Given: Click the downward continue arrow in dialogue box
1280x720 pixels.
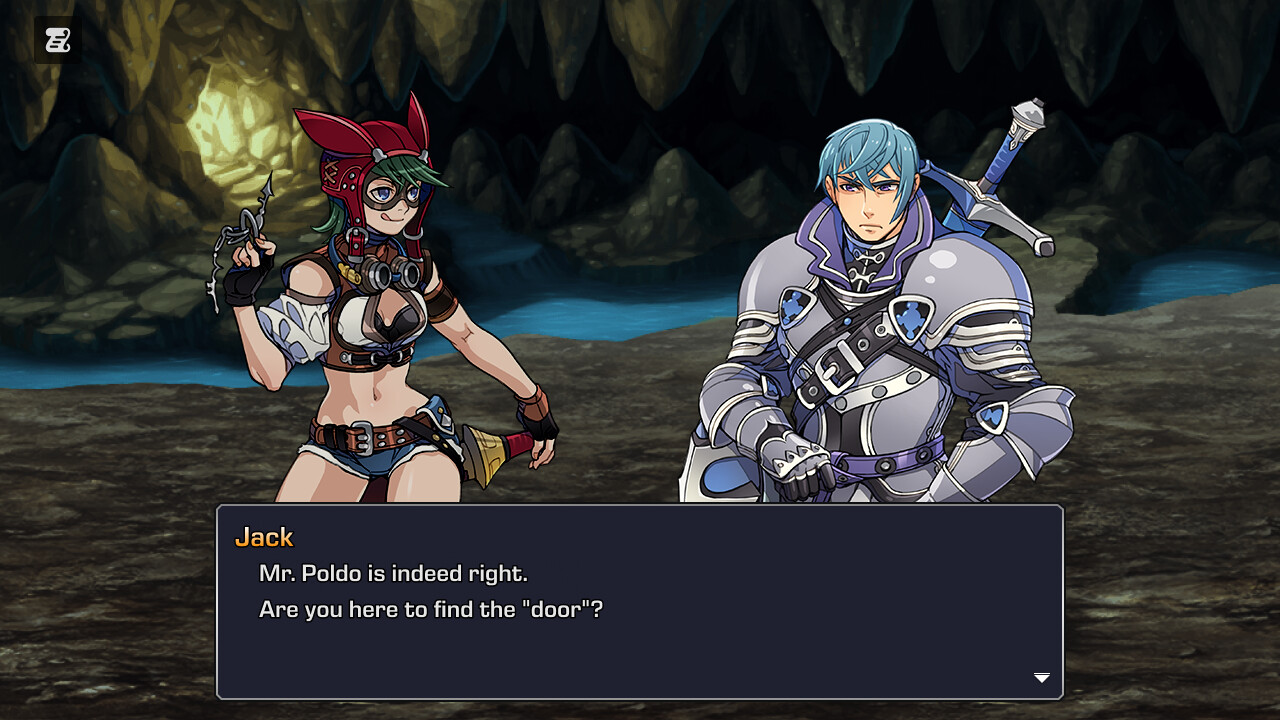Looking at the screenshot, I should [x=1041, y=677].
